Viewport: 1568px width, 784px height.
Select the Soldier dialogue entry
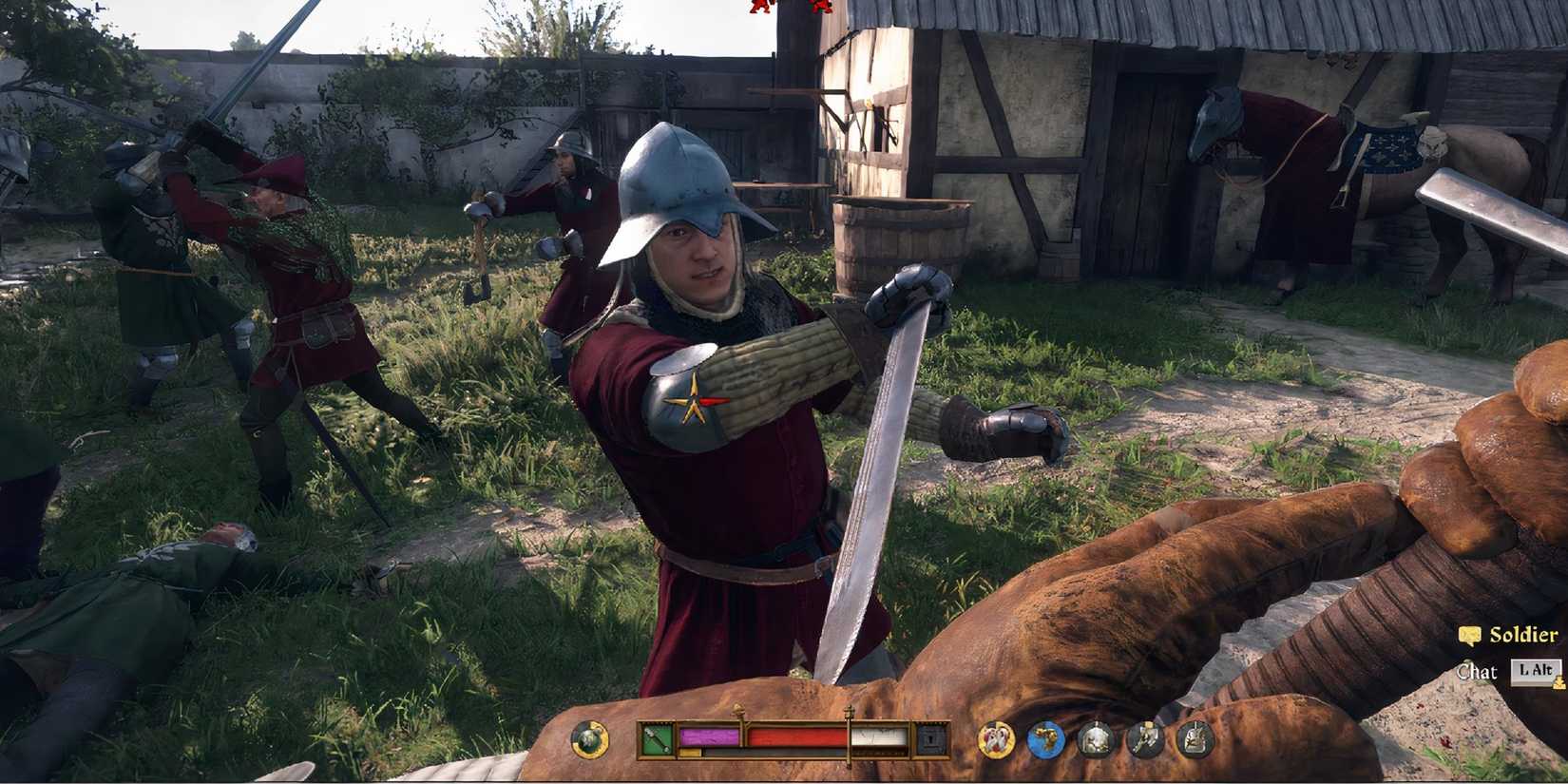tap(1523, 635)
